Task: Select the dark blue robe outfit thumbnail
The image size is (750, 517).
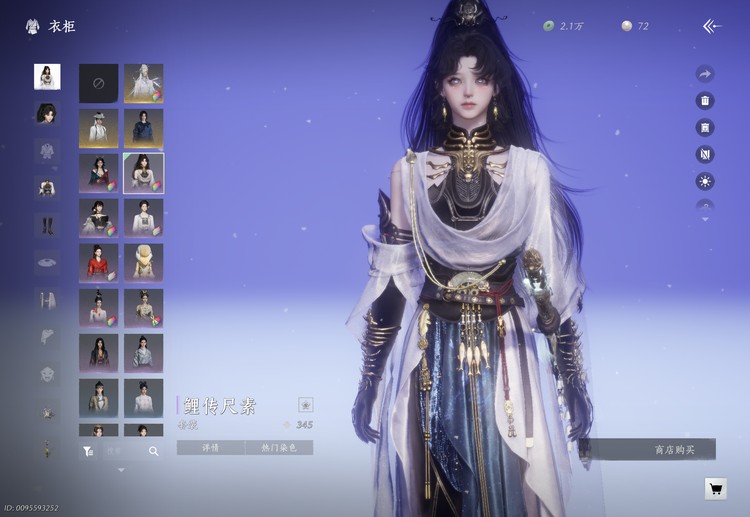Action: pos(144,128)
